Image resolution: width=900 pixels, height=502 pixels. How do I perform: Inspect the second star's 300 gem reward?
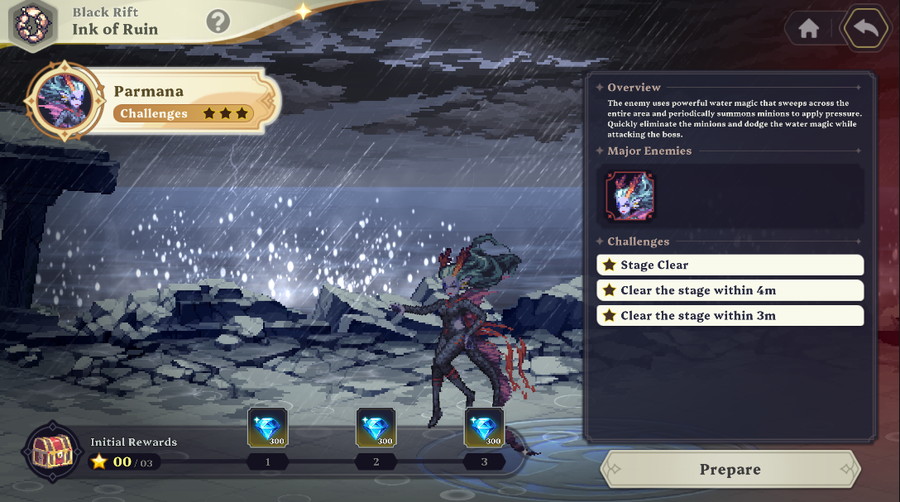click(x=376, y=428)
